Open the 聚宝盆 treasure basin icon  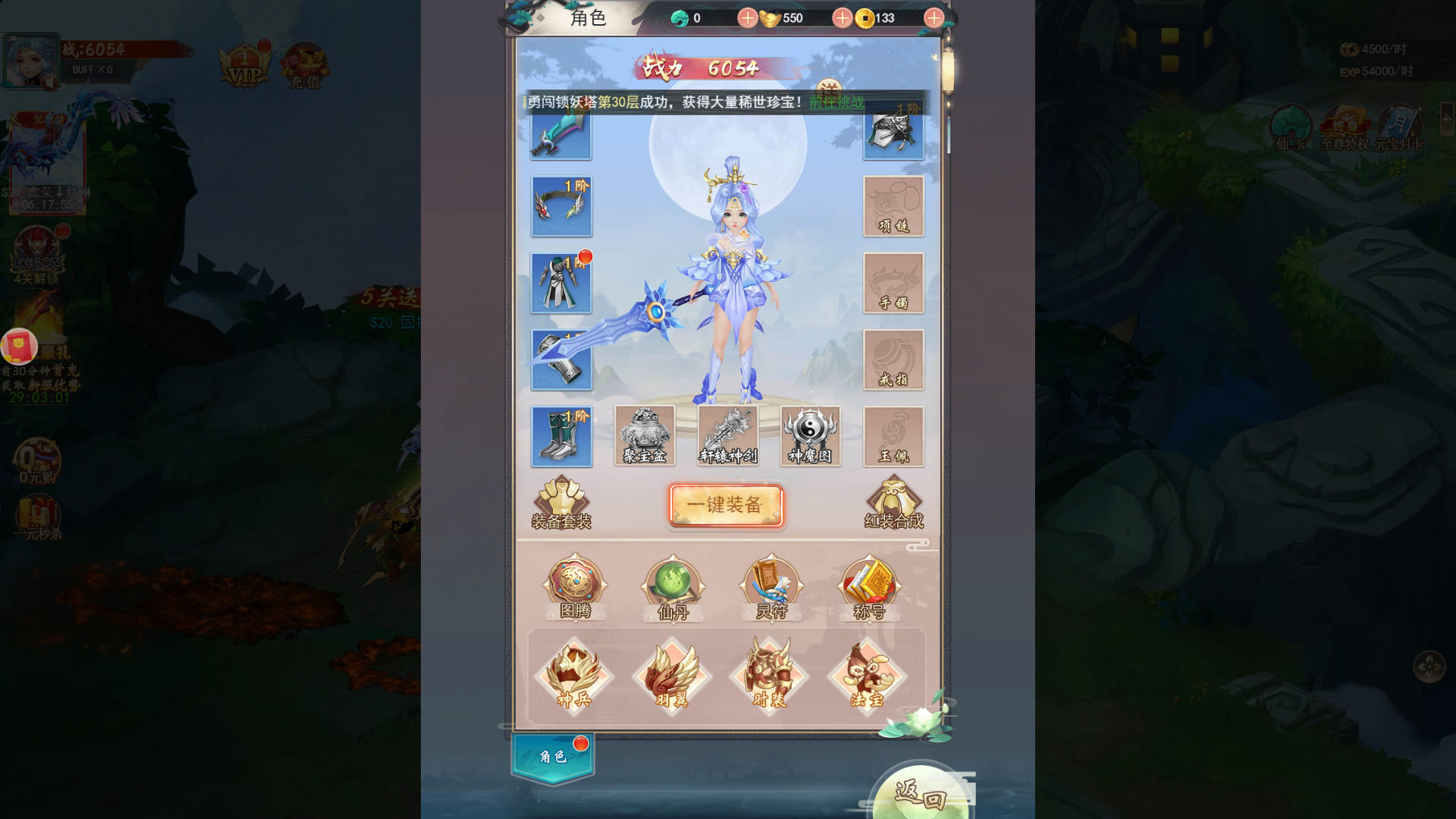(646, 434)
